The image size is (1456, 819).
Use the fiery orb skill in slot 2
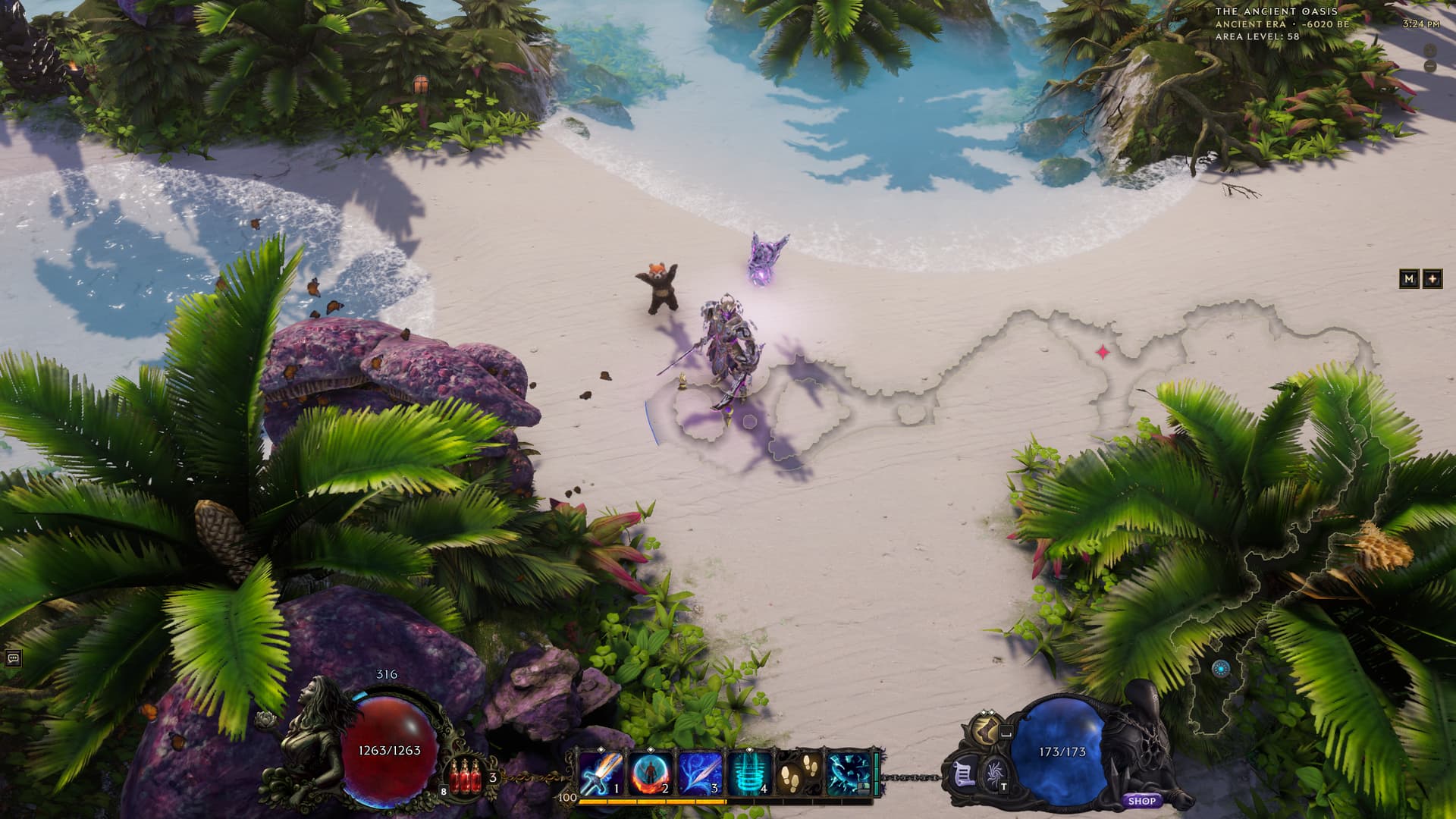point(651,773)
